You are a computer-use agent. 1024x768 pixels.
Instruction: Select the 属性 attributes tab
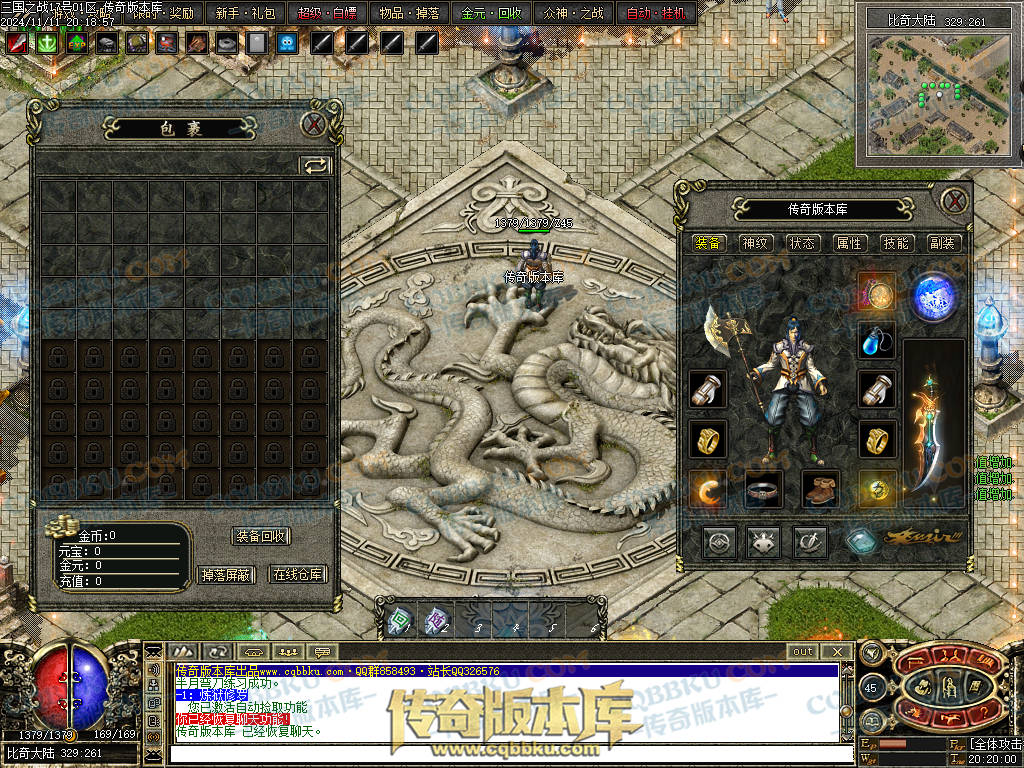(849, 243)
